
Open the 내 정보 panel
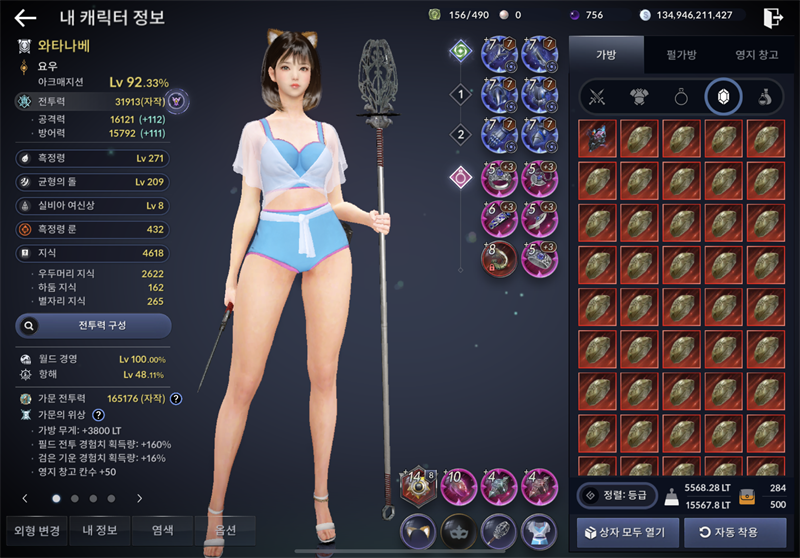coord(99,530)
